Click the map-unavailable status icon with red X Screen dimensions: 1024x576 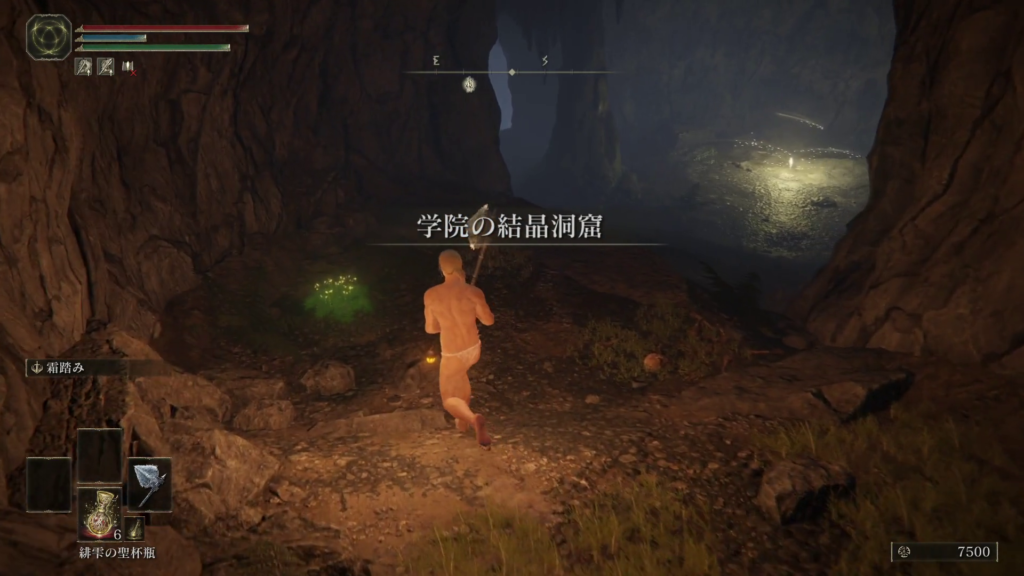pyautogui.click(x=129, y=67)
